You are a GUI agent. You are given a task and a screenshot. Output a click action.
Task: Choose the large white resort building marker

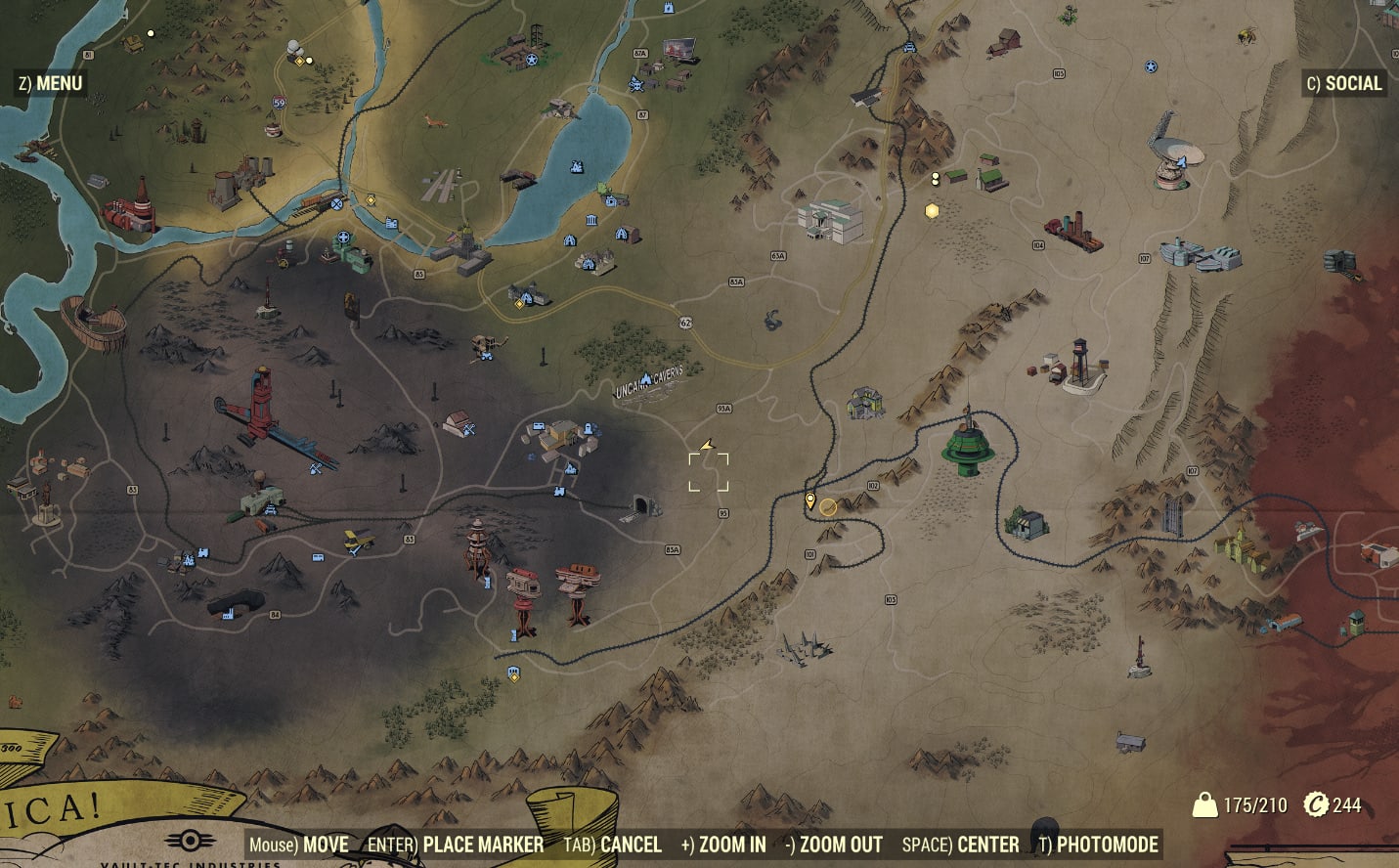pos(832,220)
